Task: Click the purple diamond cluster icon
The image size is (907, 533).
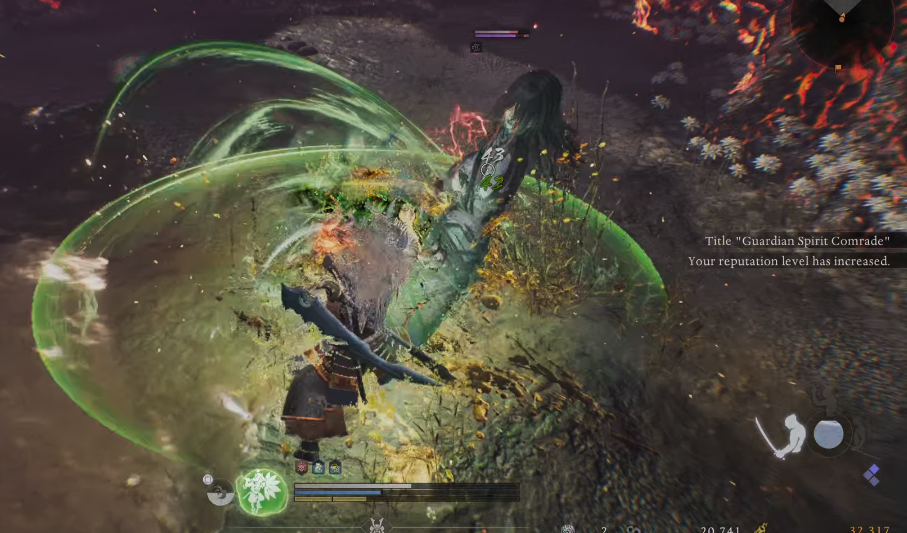Action: click(871, 475)
